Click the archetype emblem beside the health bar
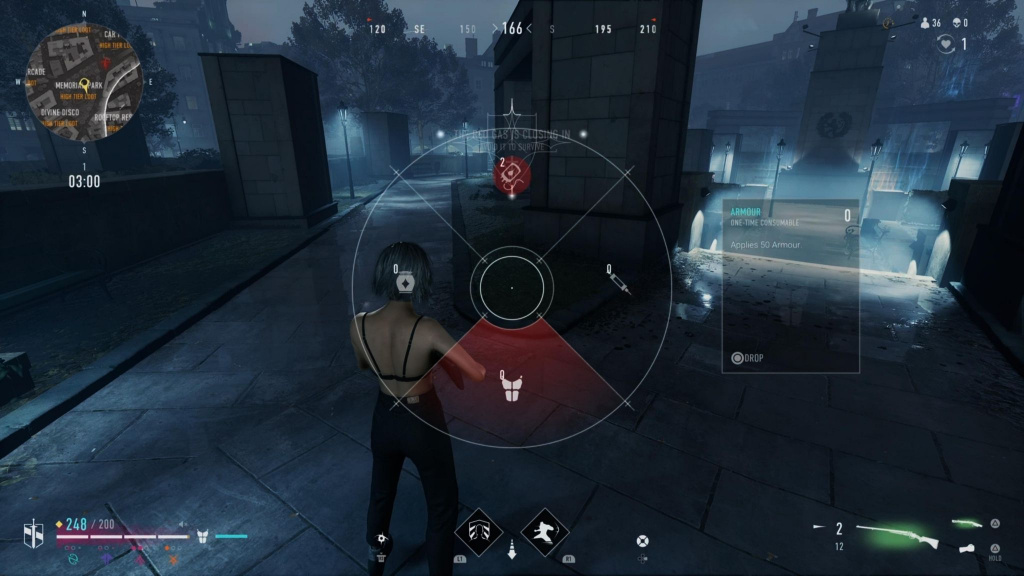Image resolution: width=1024 pixels, height=576 pixels. 34,536
